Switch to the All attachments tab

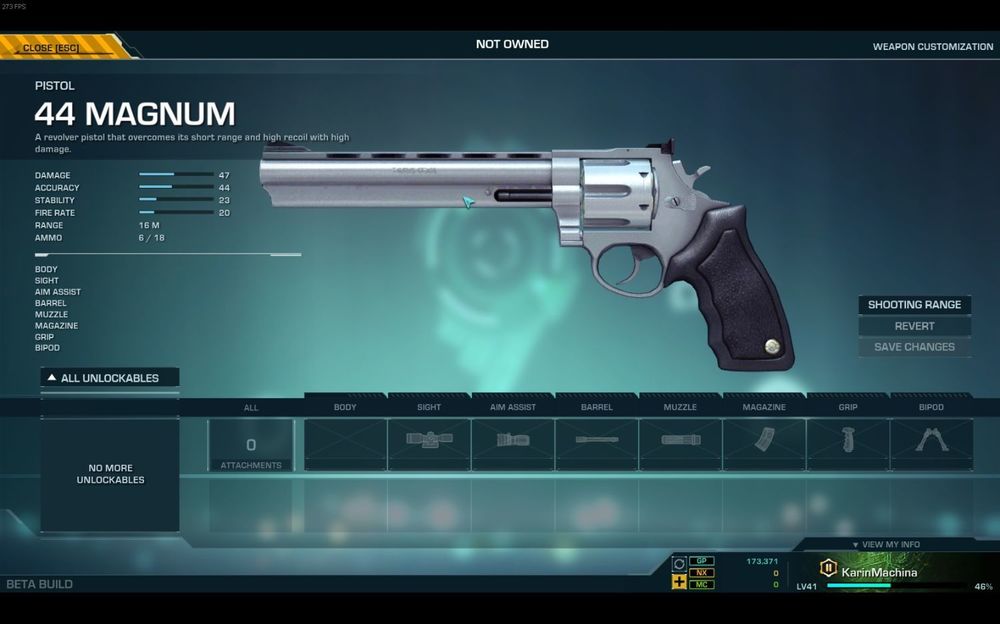click(251, 444)
